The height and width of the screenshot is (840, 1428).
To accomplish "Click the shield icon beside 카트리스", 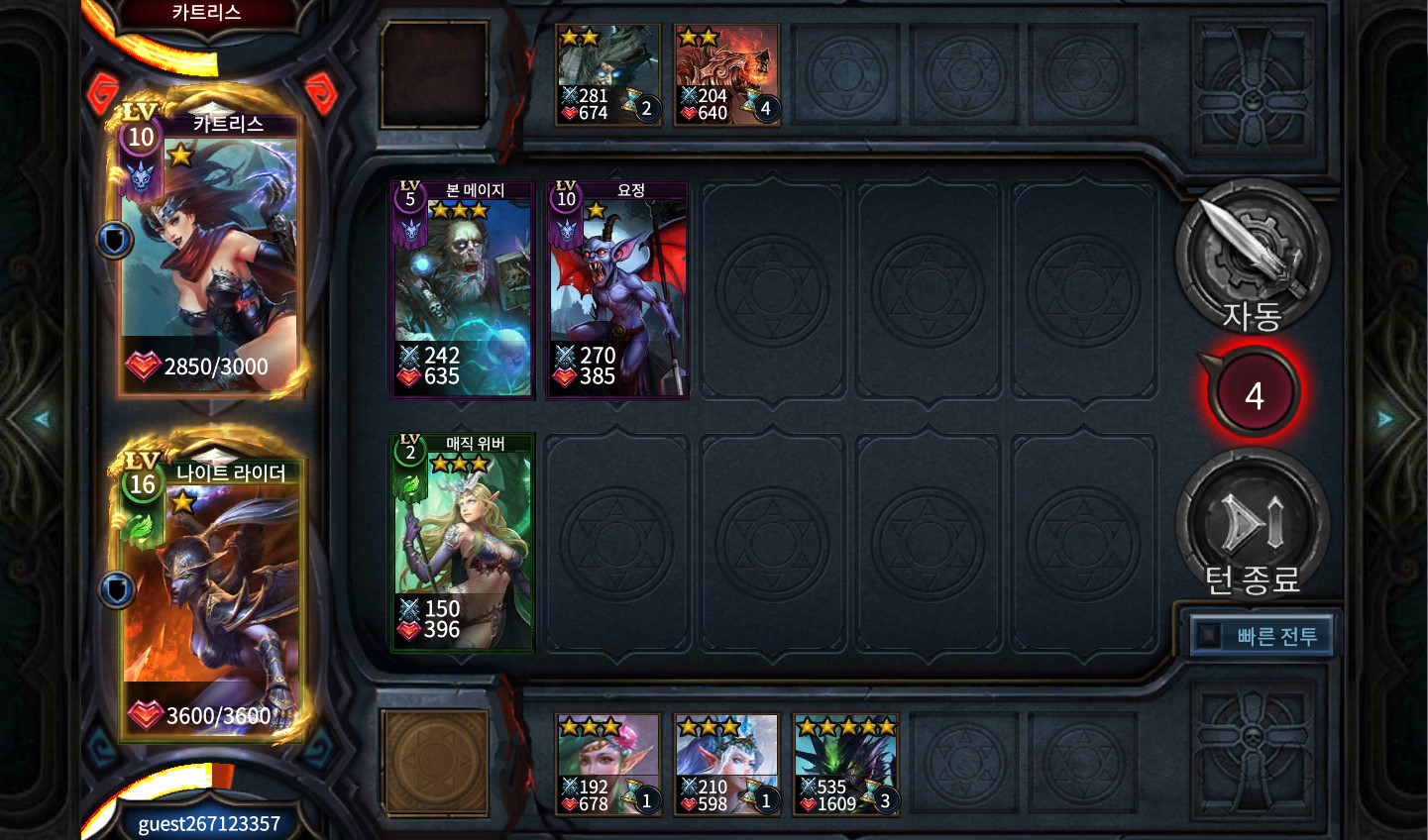I will [x=115, y=240].
